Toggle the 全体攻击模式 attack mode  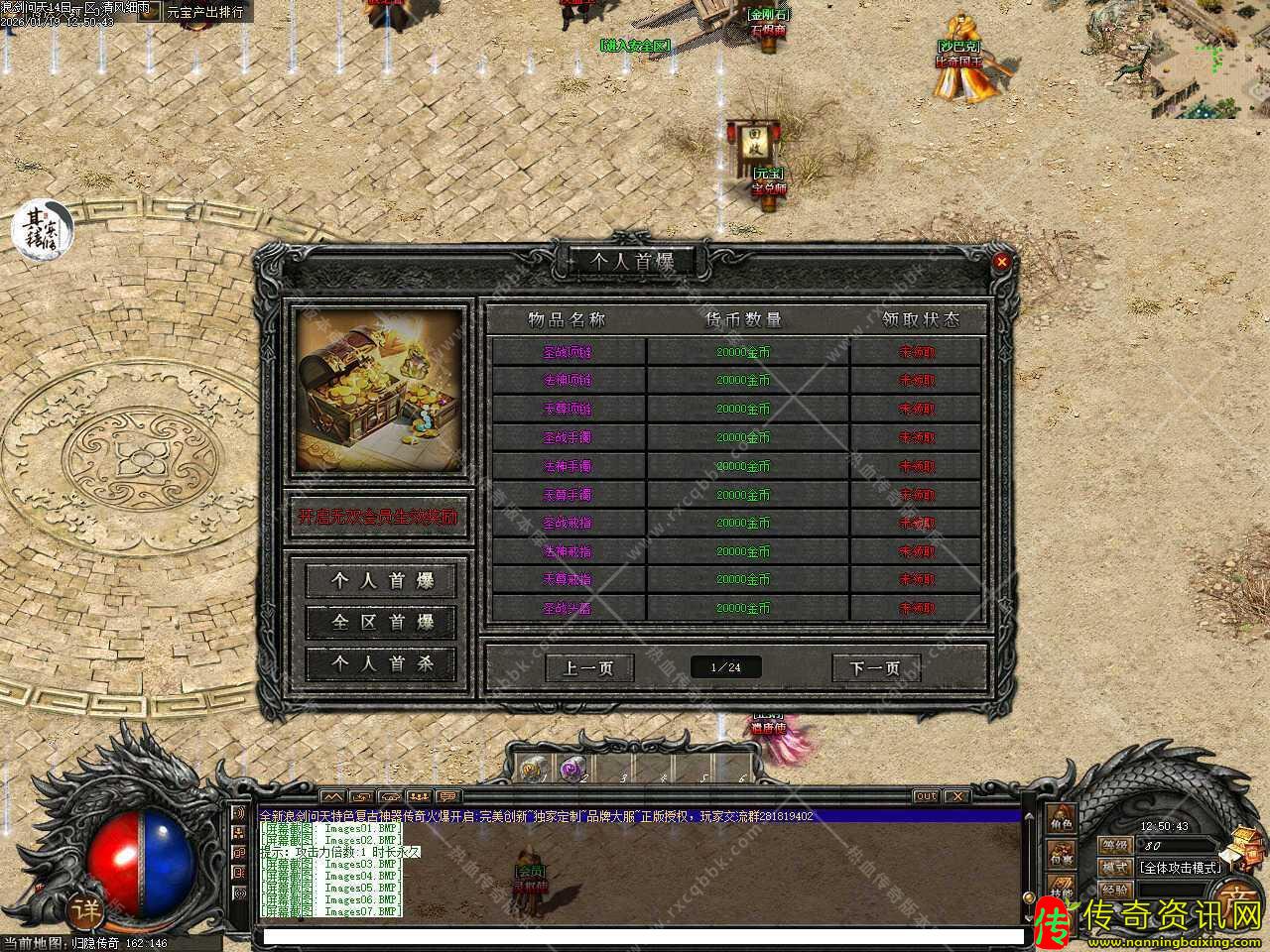pos(1178,867)
